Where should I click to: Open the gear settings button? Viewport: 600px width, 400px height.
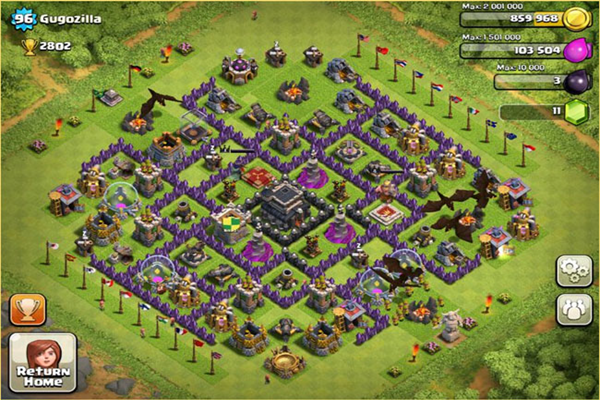click(573, 270)
